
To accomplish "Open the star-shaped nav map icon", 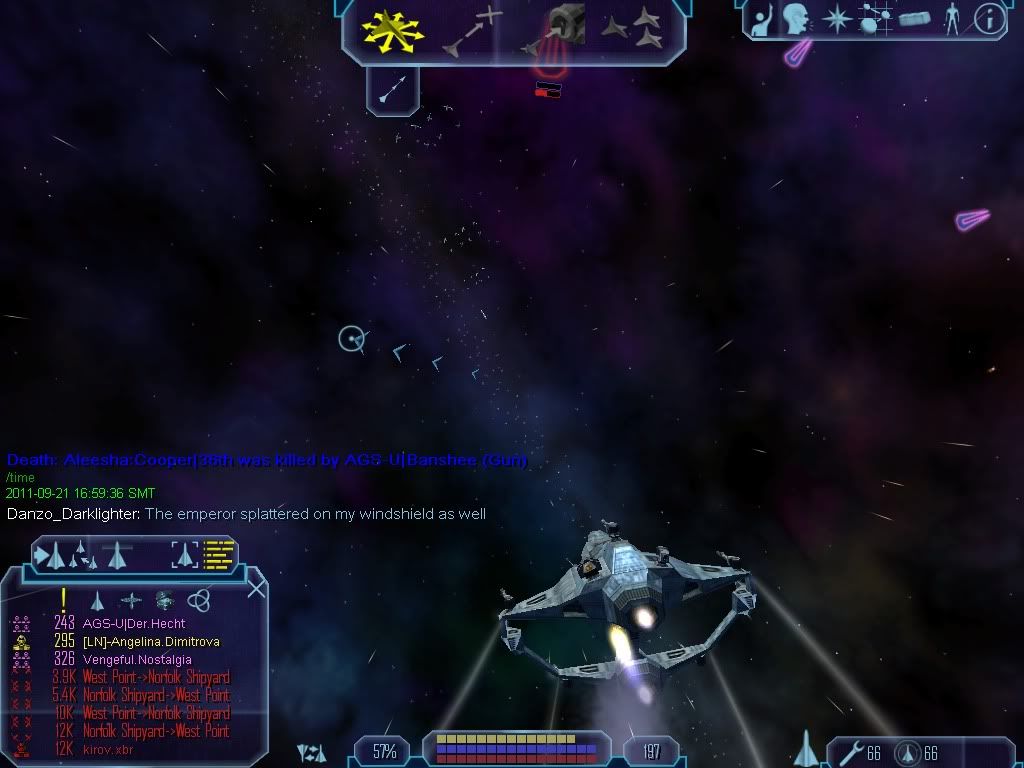I will pos(836,19).
